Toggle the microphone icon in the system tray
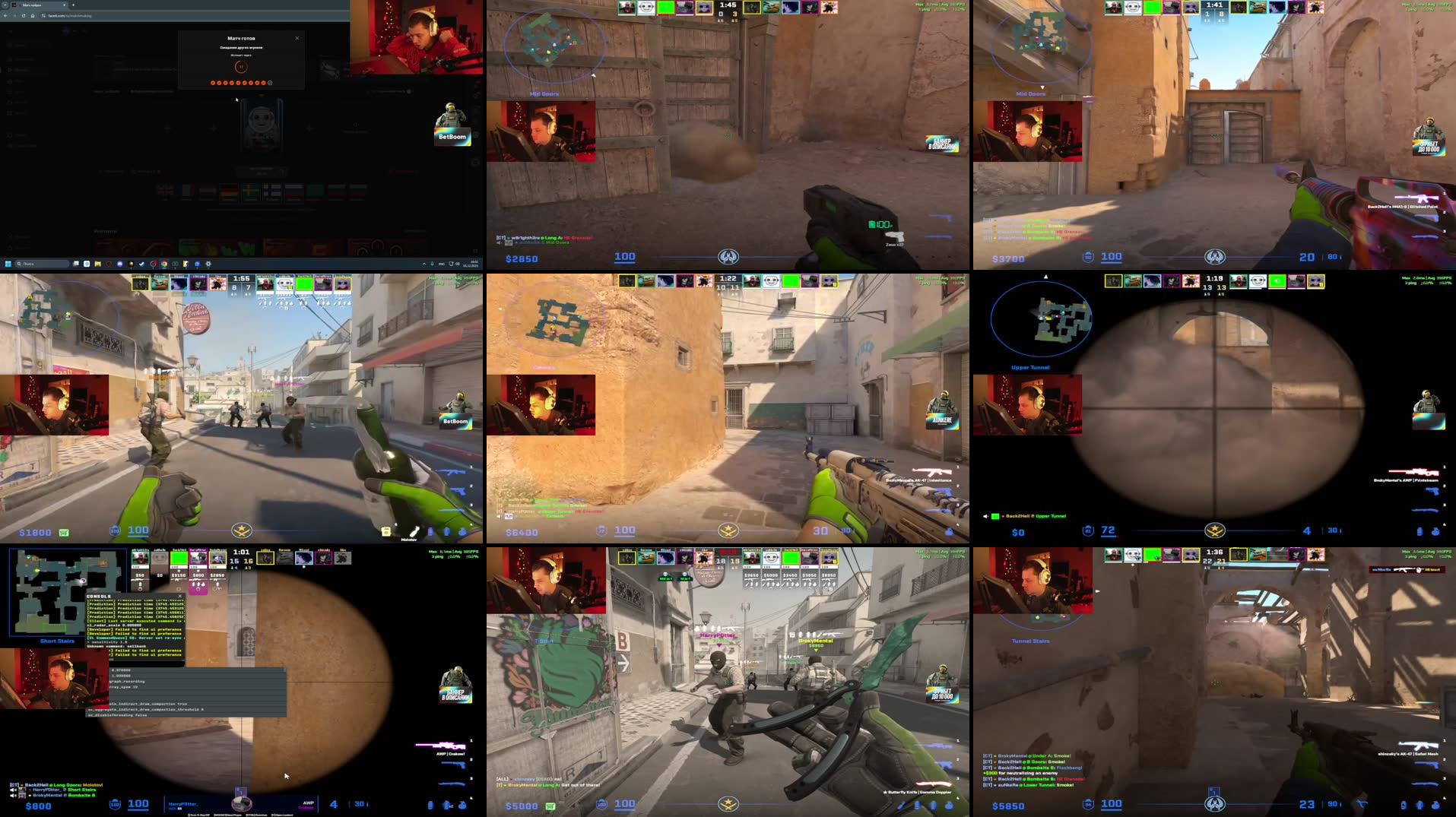 [x=433, y=264]
